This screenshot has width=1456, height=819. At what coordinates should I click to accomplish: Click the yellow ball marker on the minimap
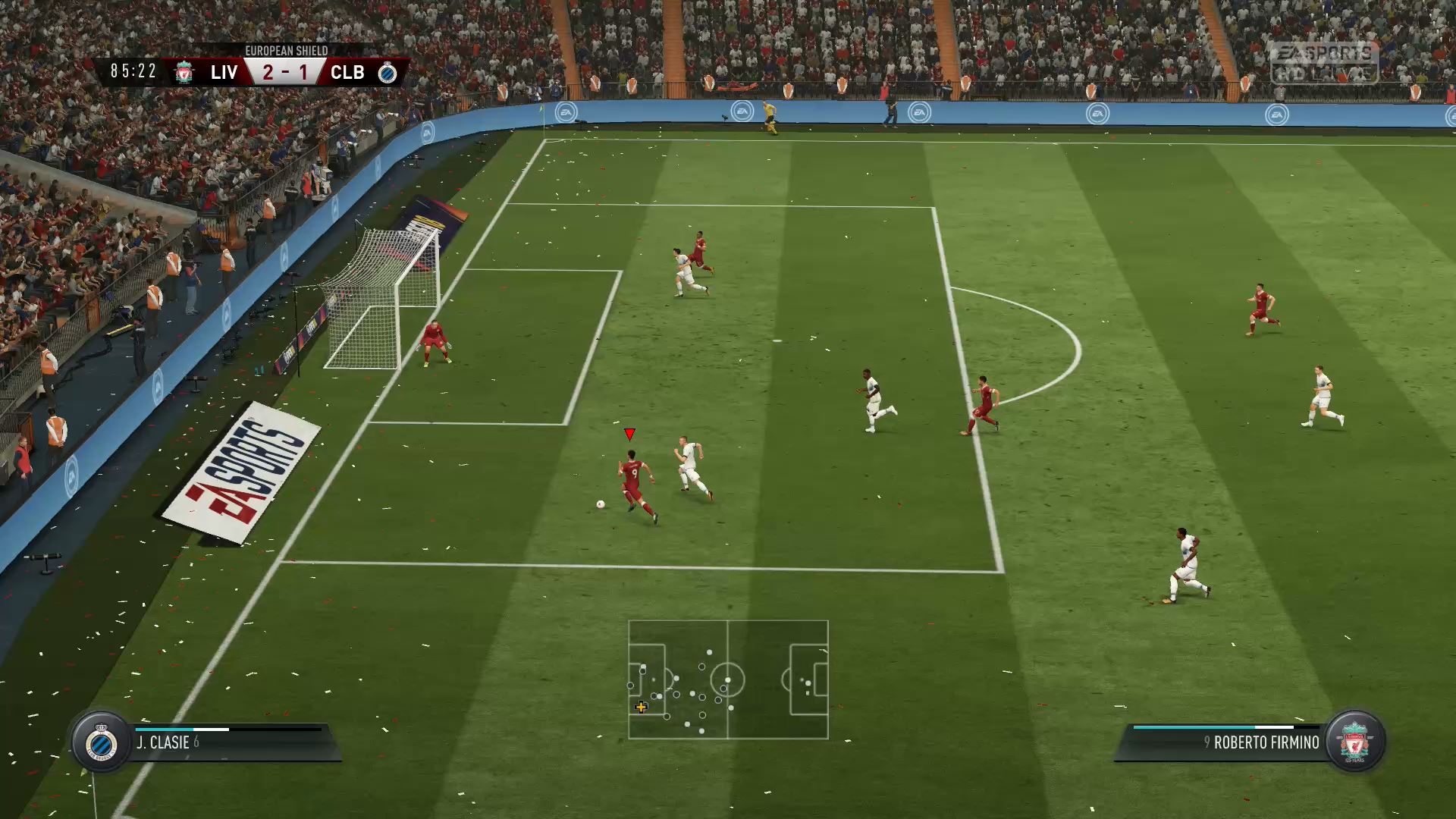point(641,708)
